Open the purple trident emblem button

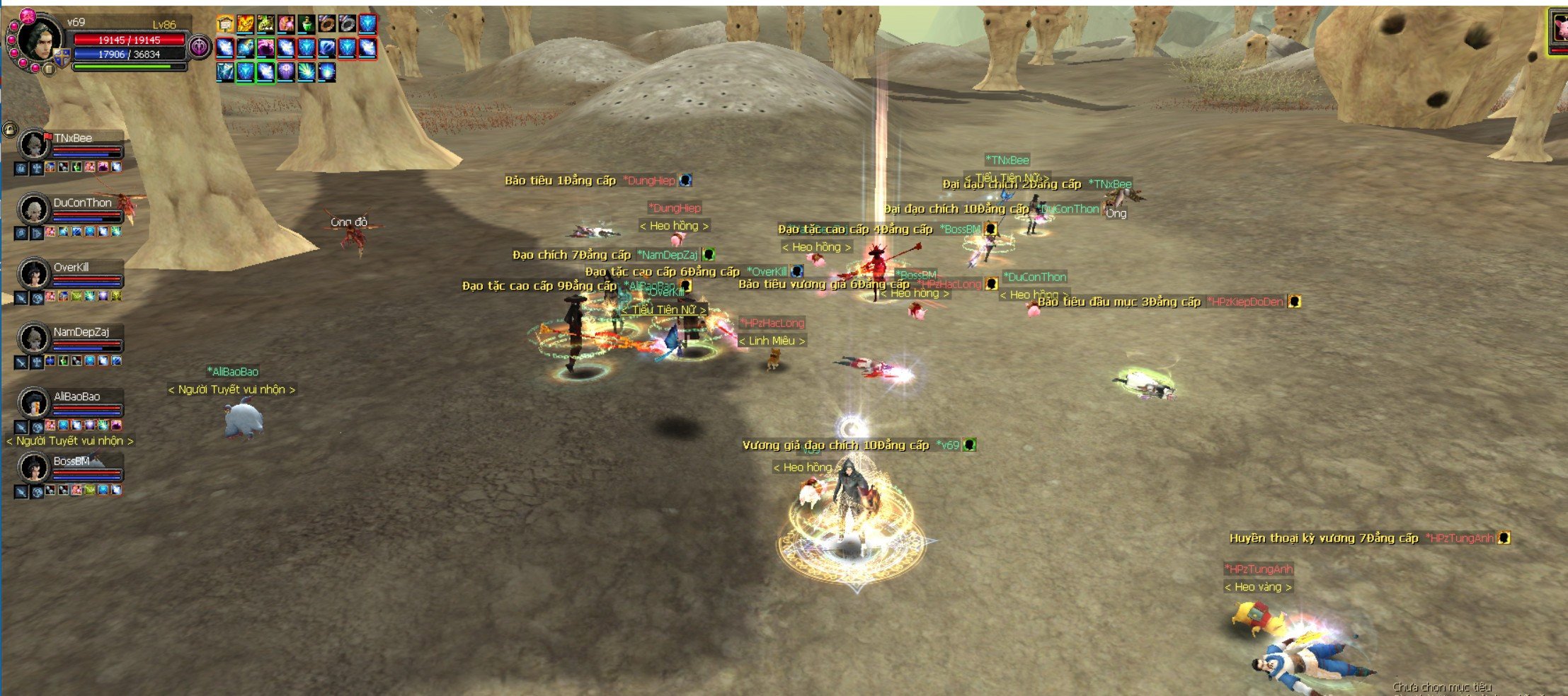[200, 47]
